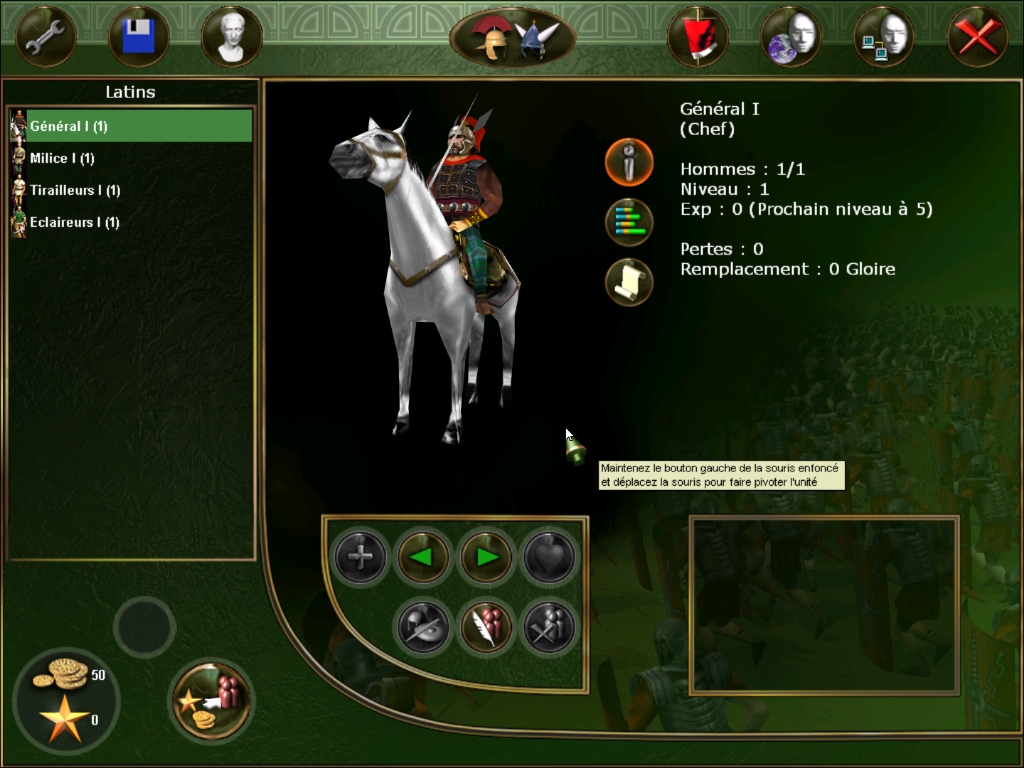This screenshot has width=1024, height=768.
Task: Choose Milice I from the Latins list
Action: click(62, 158)
